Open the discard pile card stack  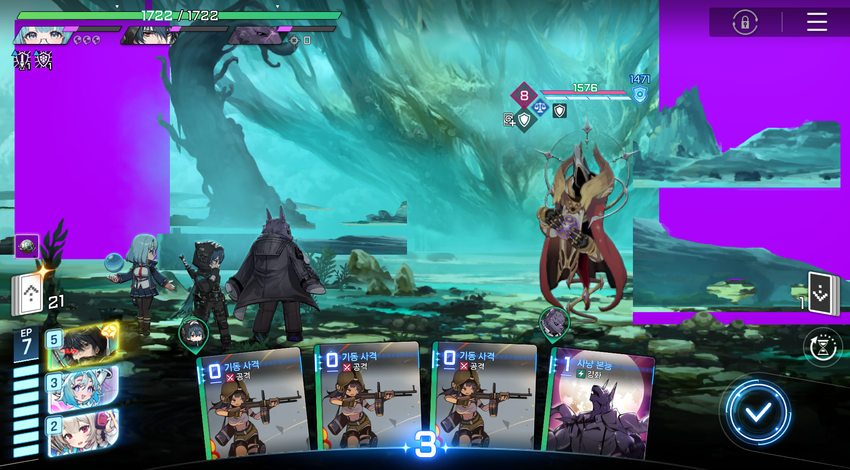(821, 294)
